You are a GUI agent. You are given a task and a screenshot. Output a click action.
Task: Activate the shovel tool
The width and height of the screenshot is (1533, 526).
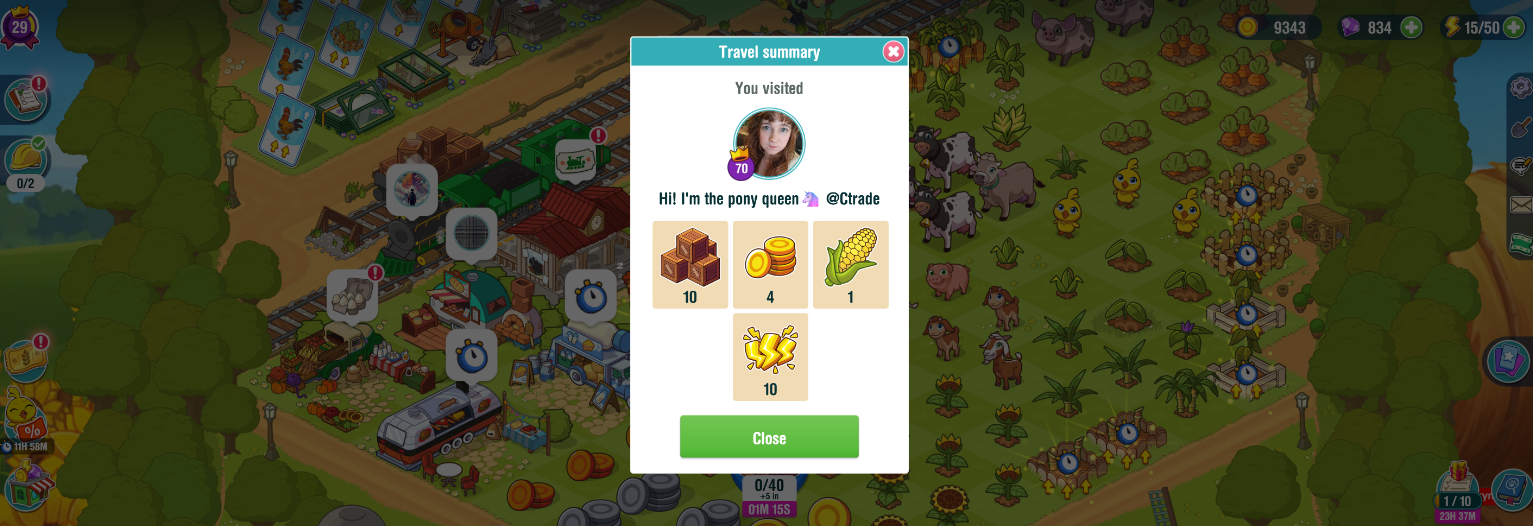[x=1521, y=127]
